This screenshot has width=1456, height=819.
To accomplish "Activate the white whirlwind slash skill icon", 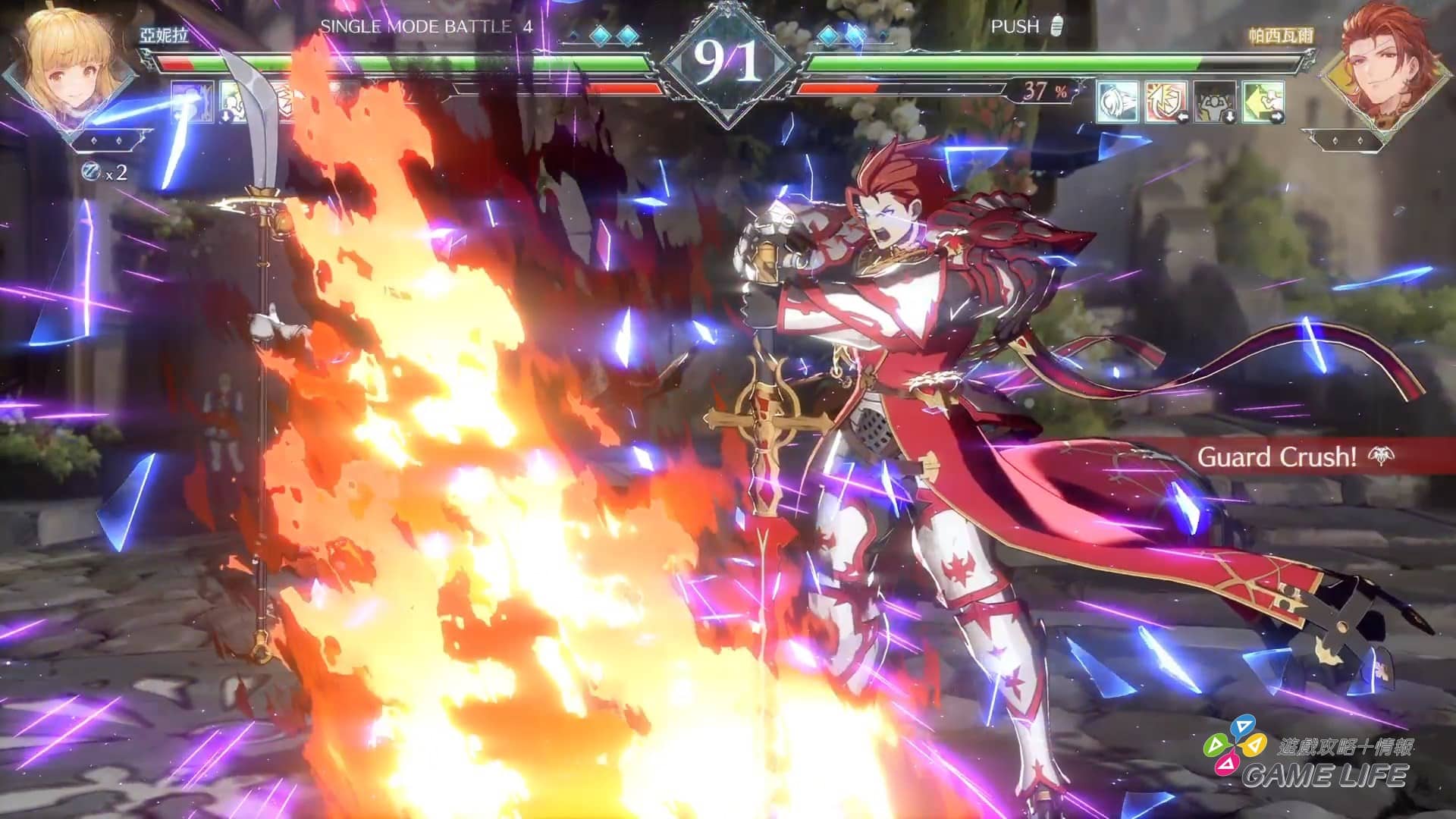I will [1118, 102].
